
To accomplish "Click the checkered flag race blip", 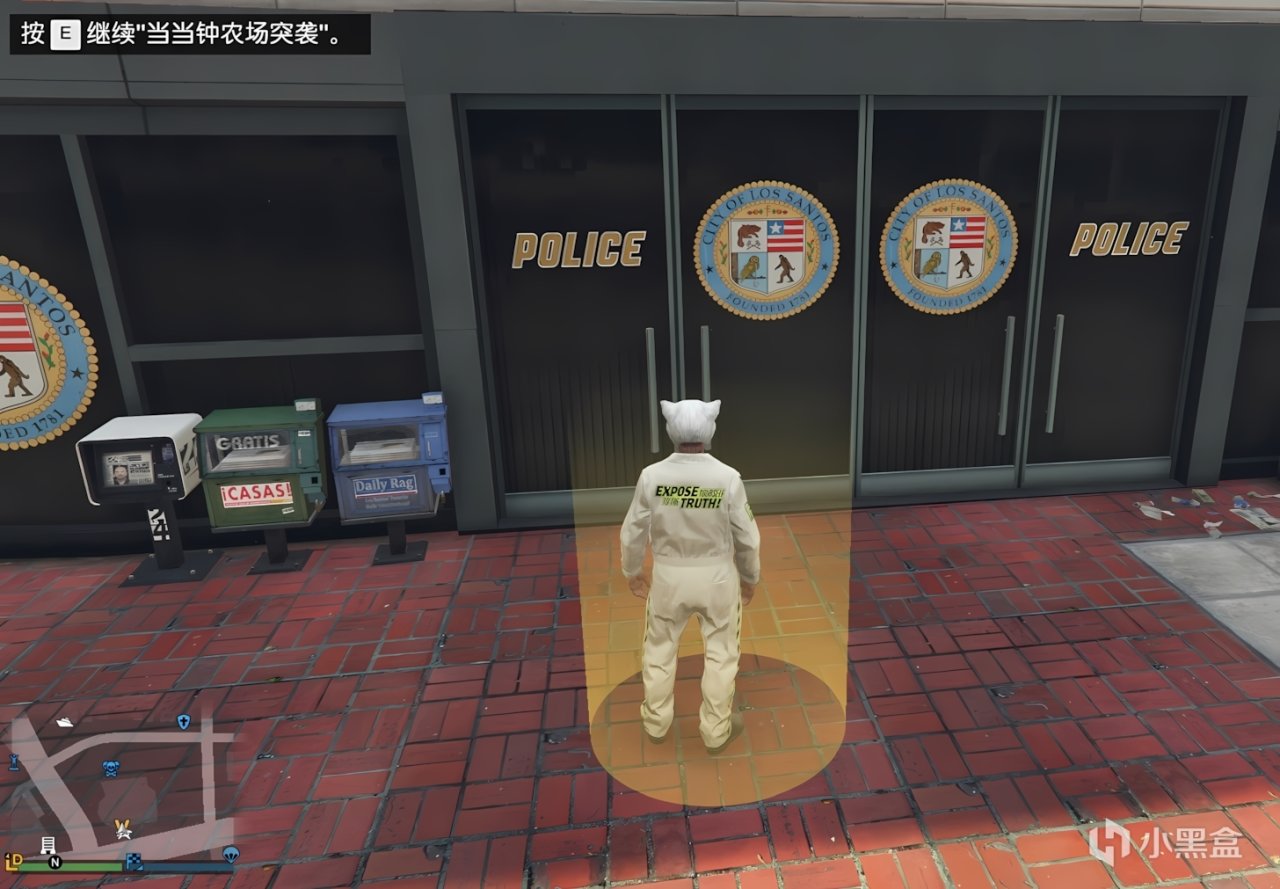I will 134,861.
